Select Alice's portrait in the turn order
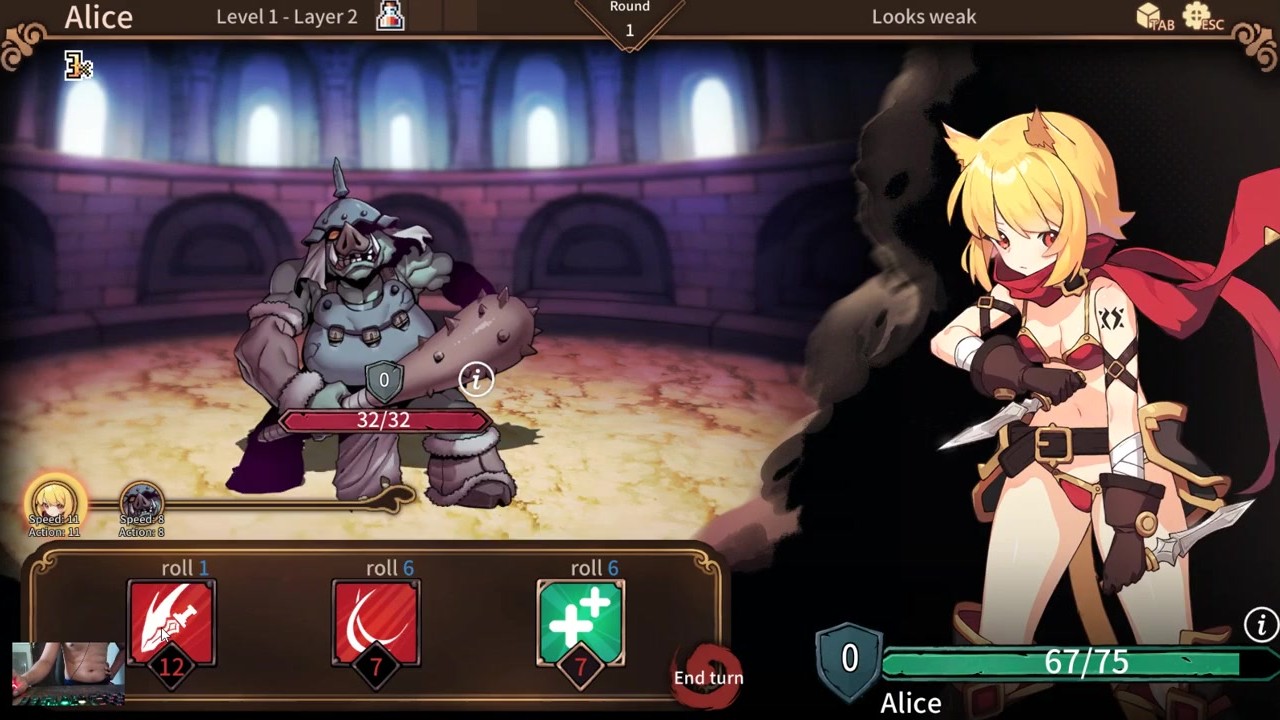Image resolution: width=1280 pixels, height=720 pixels. pos(55,502)
